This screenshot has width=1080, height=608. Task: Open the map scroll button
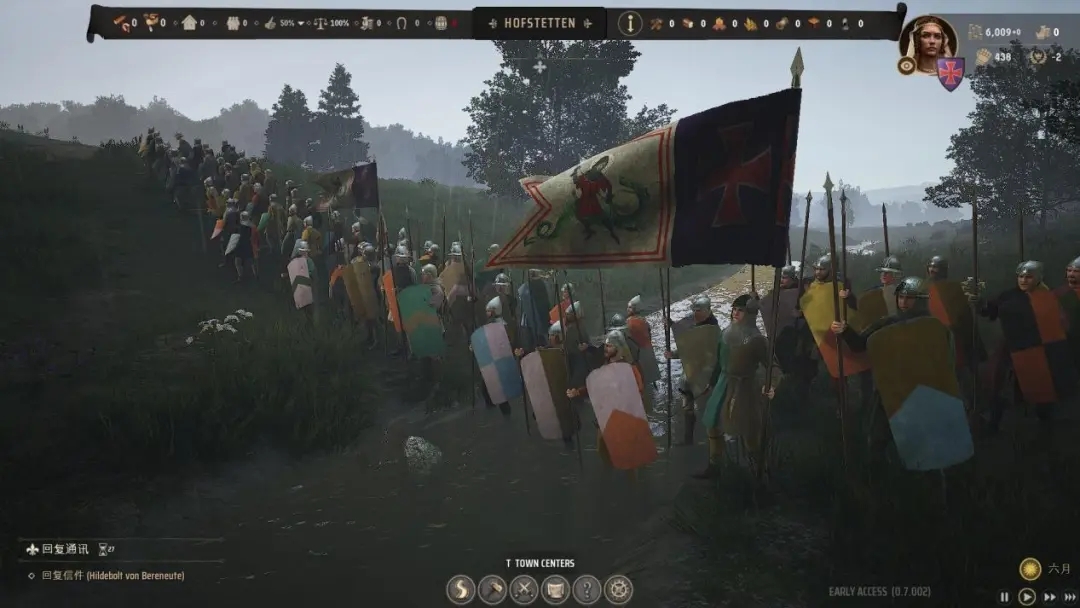point(555,589)
